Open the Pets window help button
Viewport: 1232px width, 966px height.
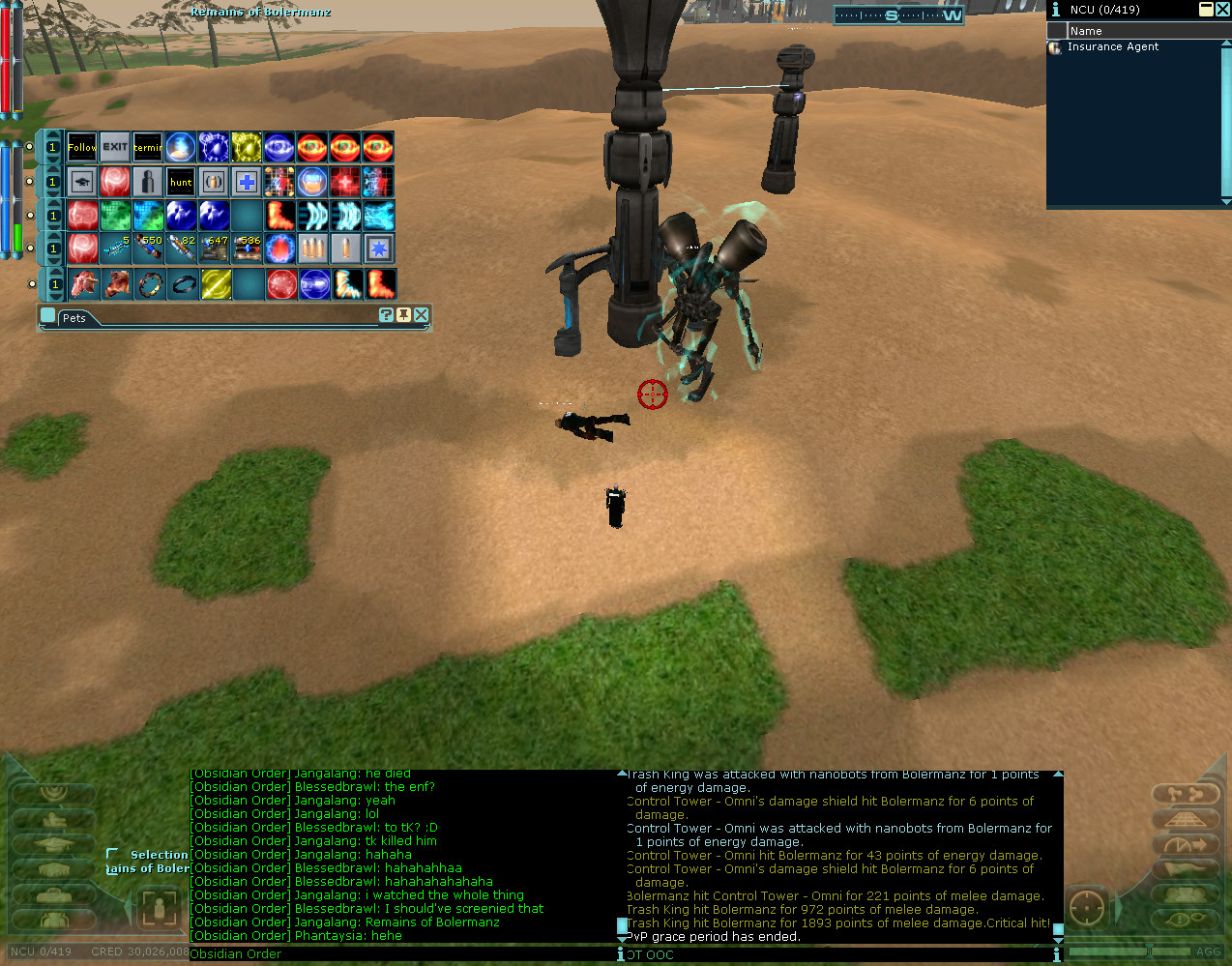coord(387,315)
